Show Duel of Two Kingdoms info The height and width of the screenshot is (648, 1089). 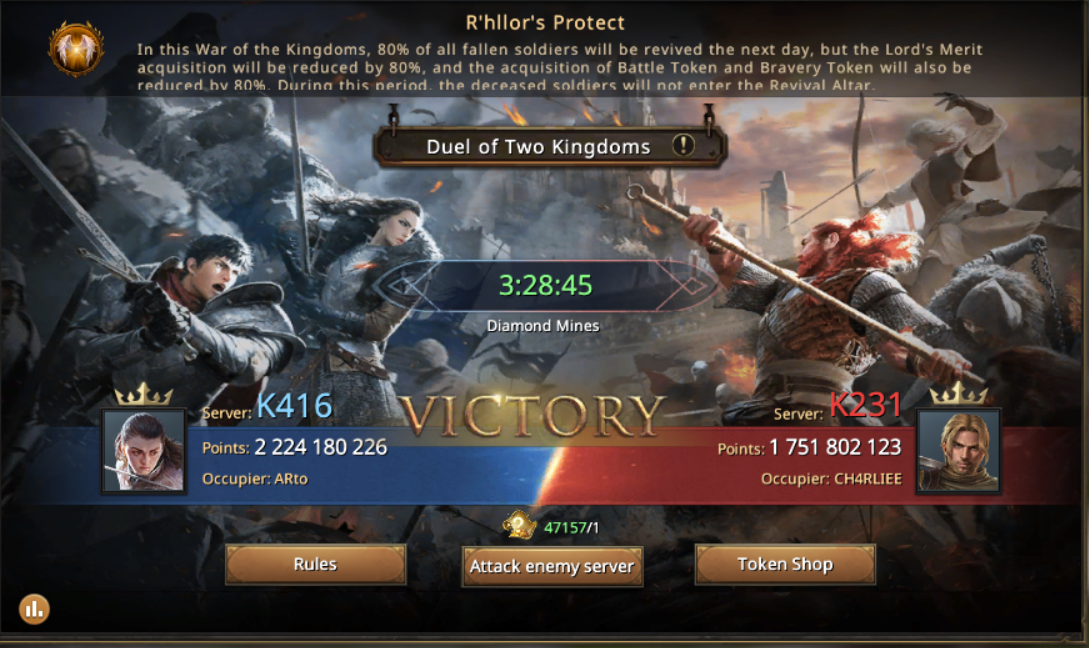tap(683, 146)
